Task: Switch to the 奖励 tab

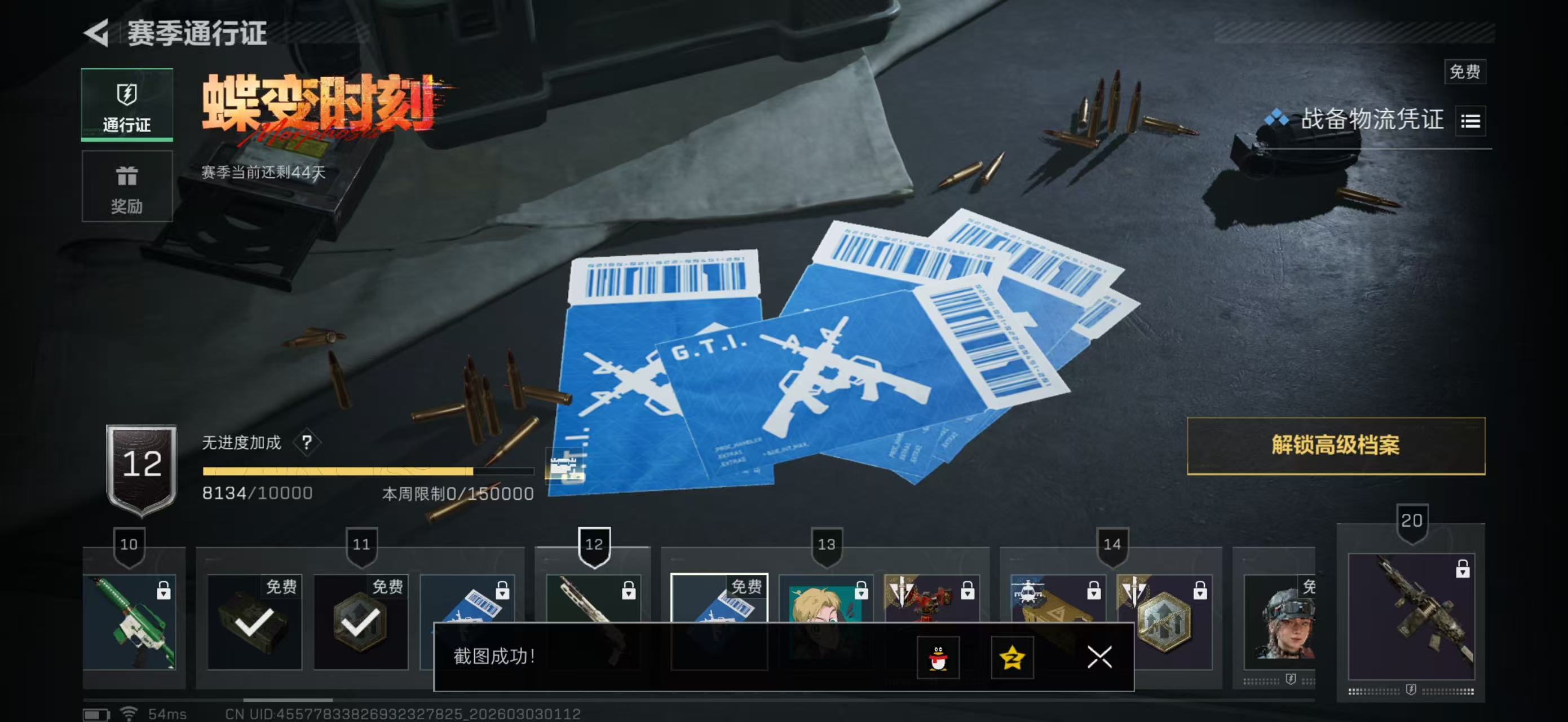Action: [127, 187]
